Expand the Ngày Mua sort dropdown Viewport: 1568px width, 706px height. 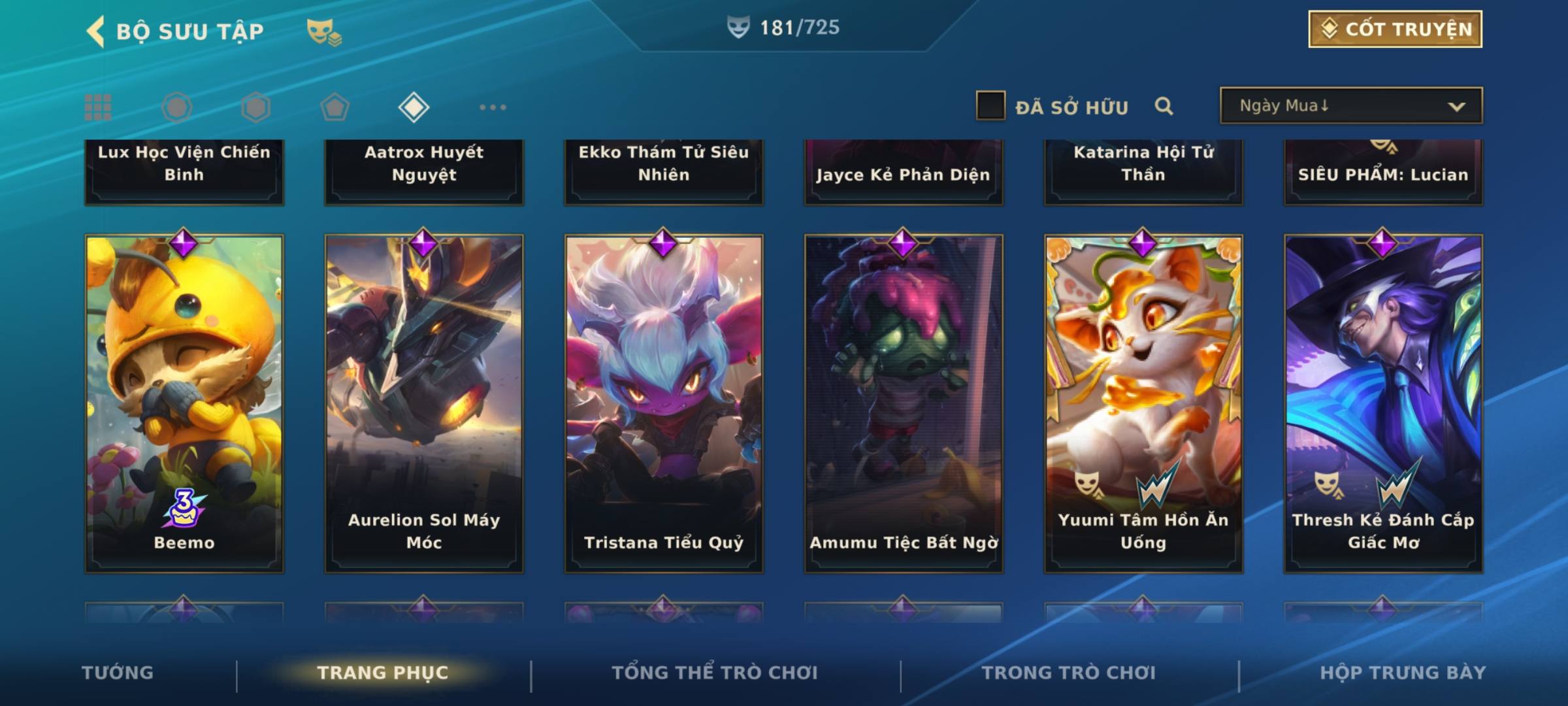pyautogui.click(x=1350, y=106)
